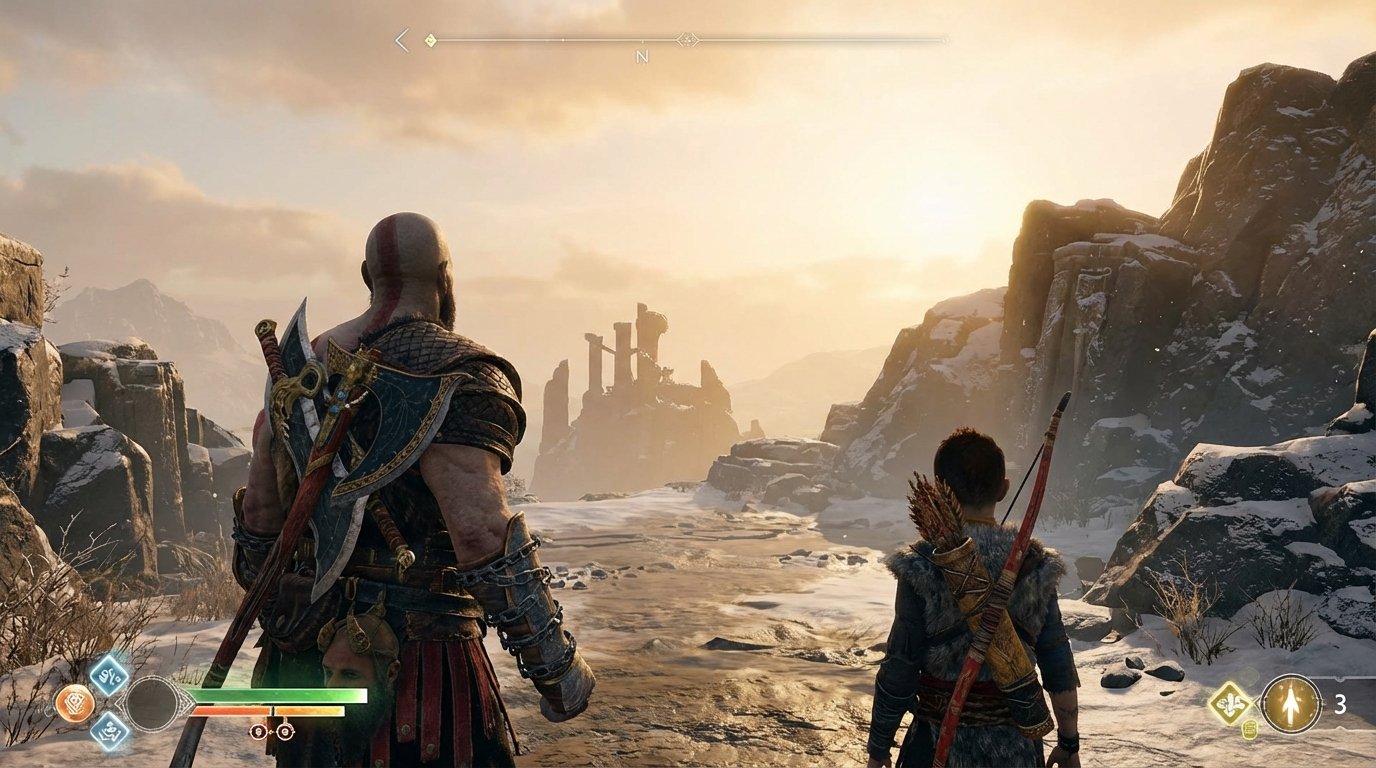Viewport: 1376px width, 768px height.
Task: Click the right endpoint tick of the compass bar
Action: (944, 39)
